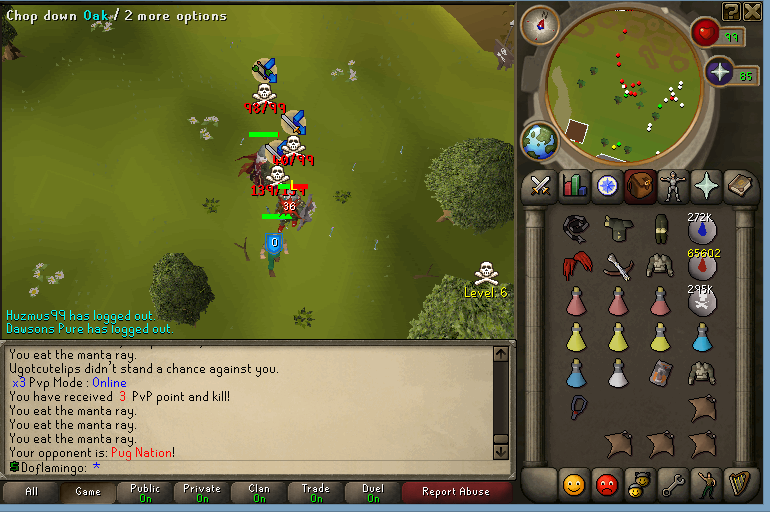Image resolution: width=770 pixels, height=512 pixels.
Task: Open the harp music tab
Action: (x=739, y=484)
